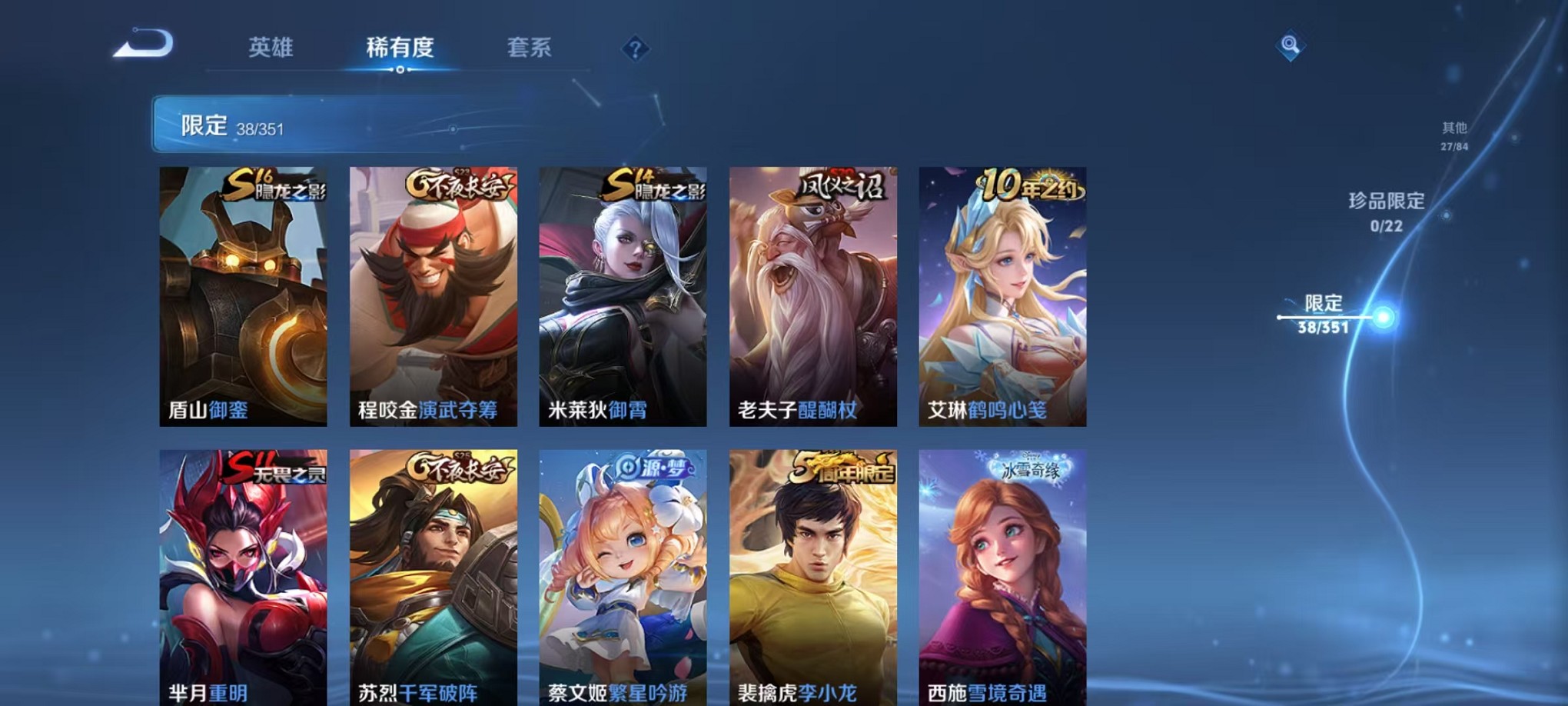Click the 稀有度 tab heading
Image resolution: width=1568 pixels, height=706 pixels.
(399, 48)
